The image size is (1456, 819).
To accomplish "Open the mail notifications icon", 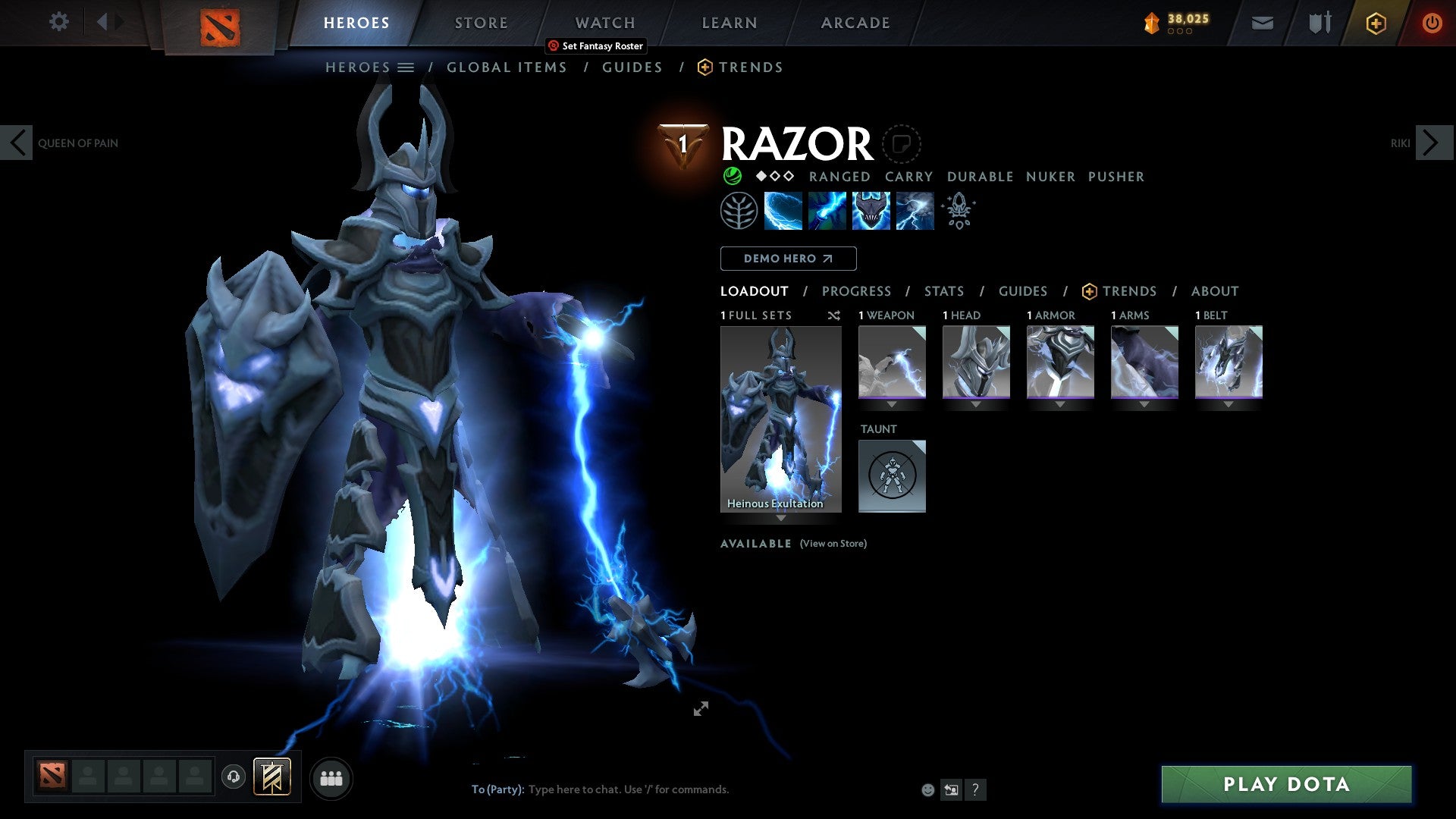I will 1263,23.
